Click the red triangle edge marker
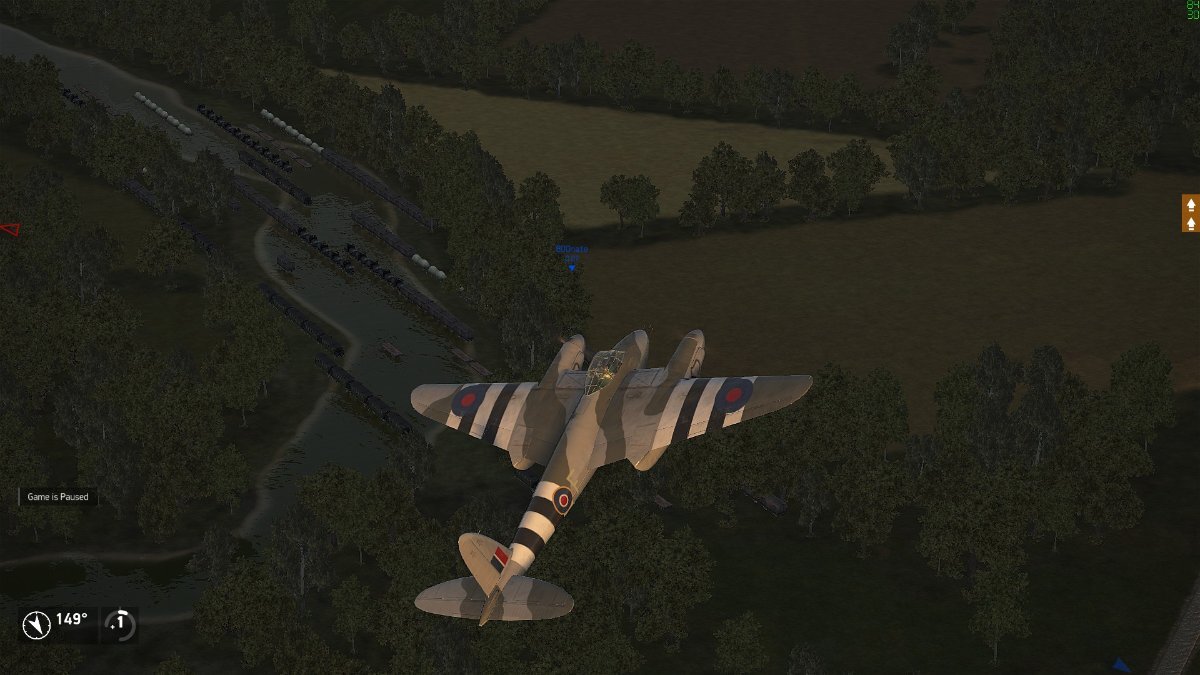This screenshot has height=675, width=1200. pyautogui.click(x=9, y=229)
